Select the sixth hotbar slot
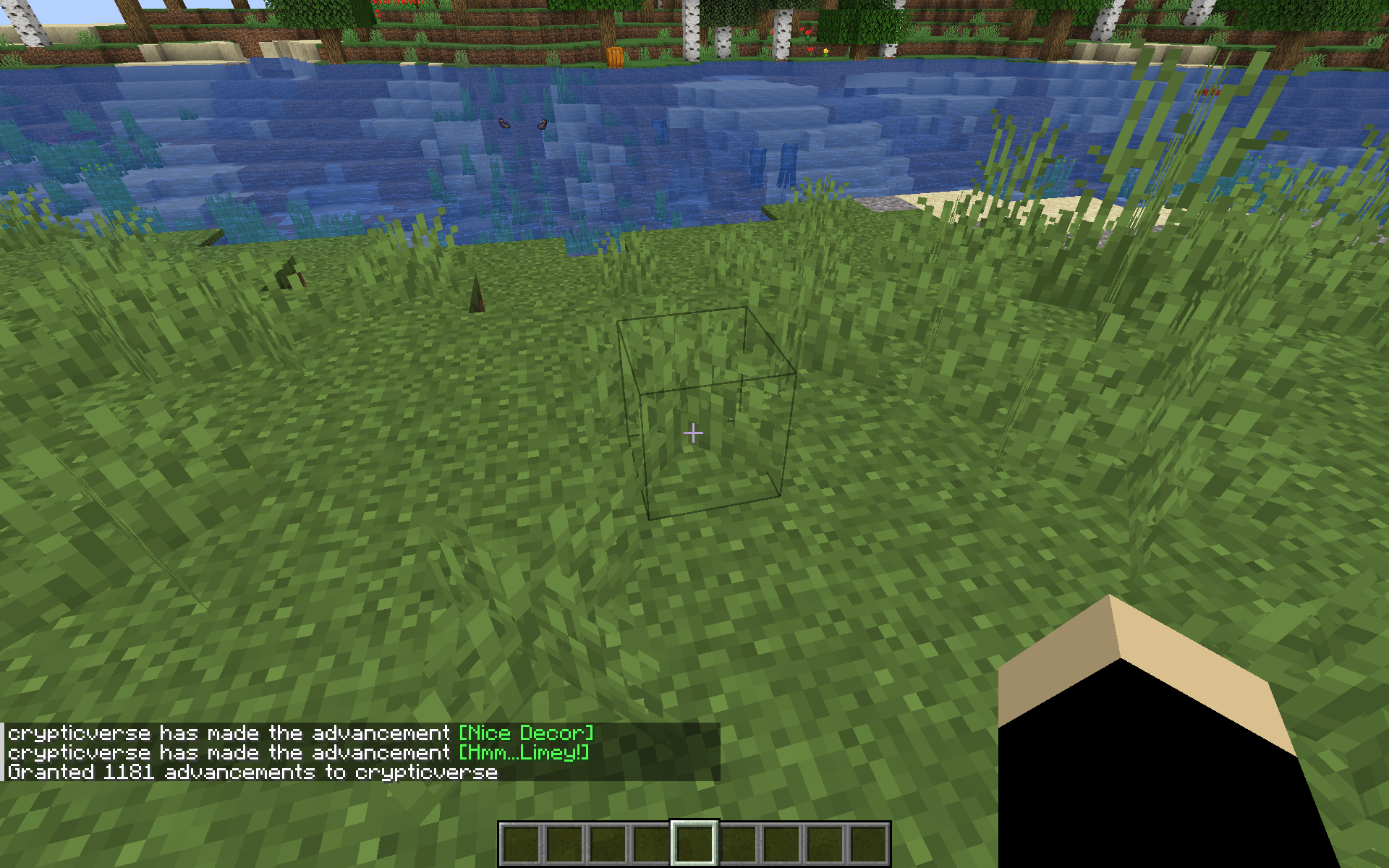The height and width of the screenshot is (868, 1389). tap(738, 843)
